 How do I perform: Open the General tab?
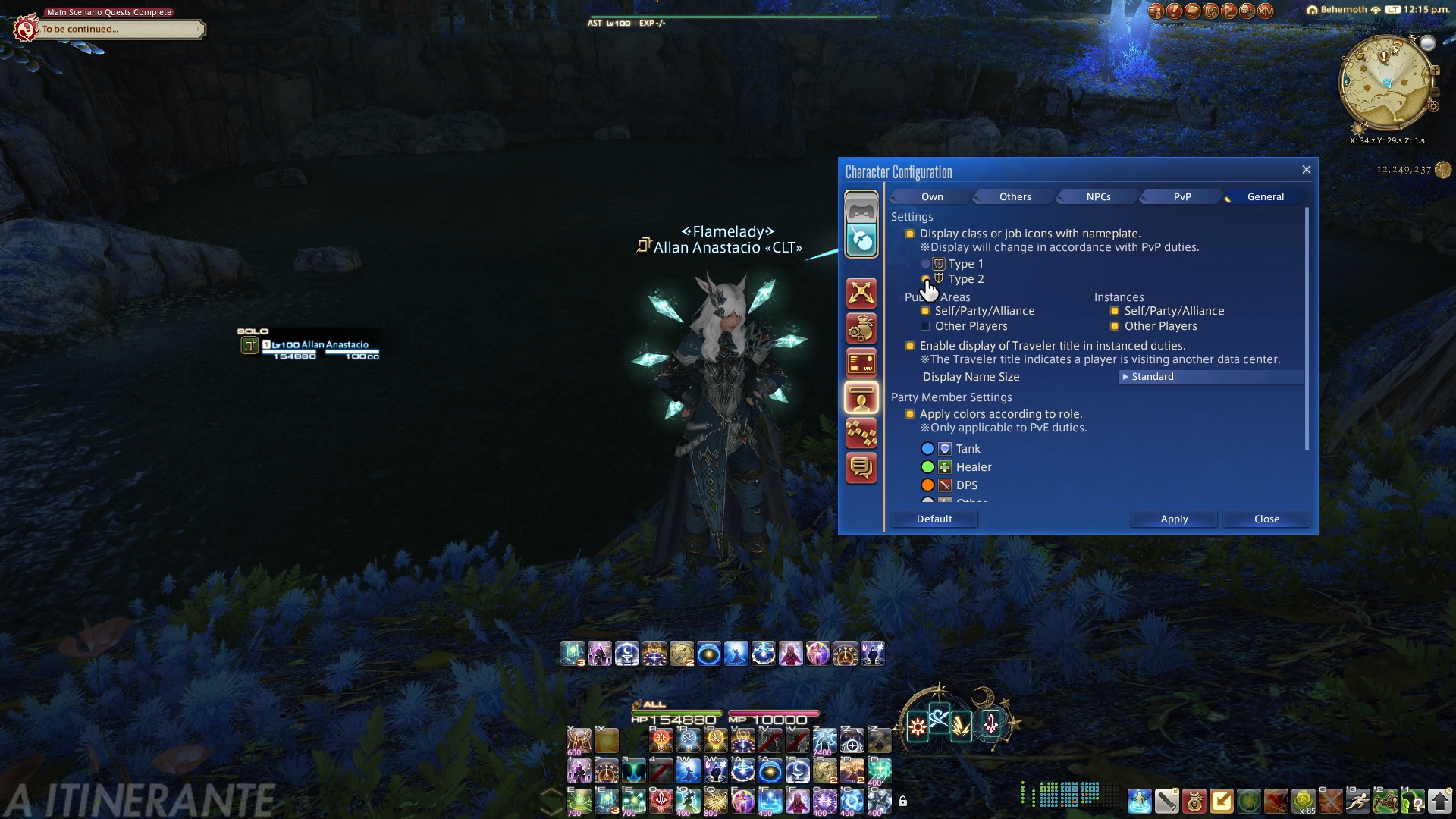[x=1265, y=196]
